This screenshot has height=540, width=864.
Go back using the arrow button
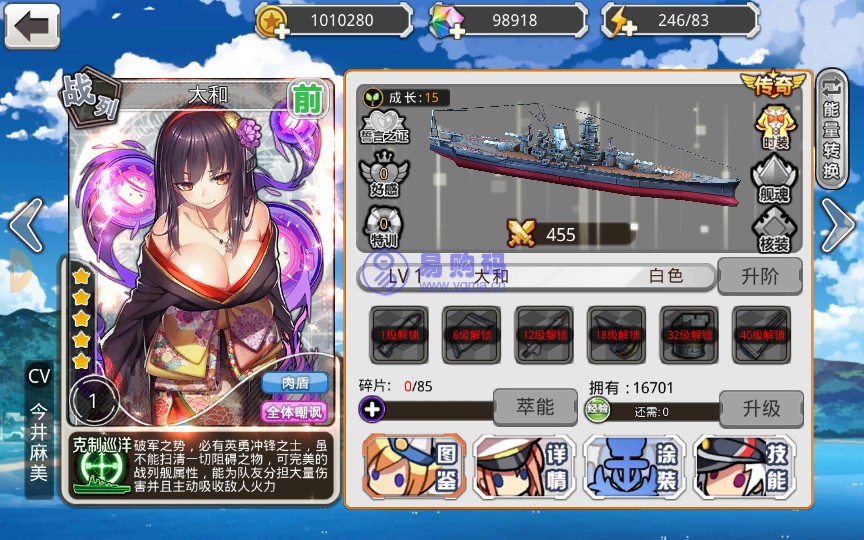point(32,25)
